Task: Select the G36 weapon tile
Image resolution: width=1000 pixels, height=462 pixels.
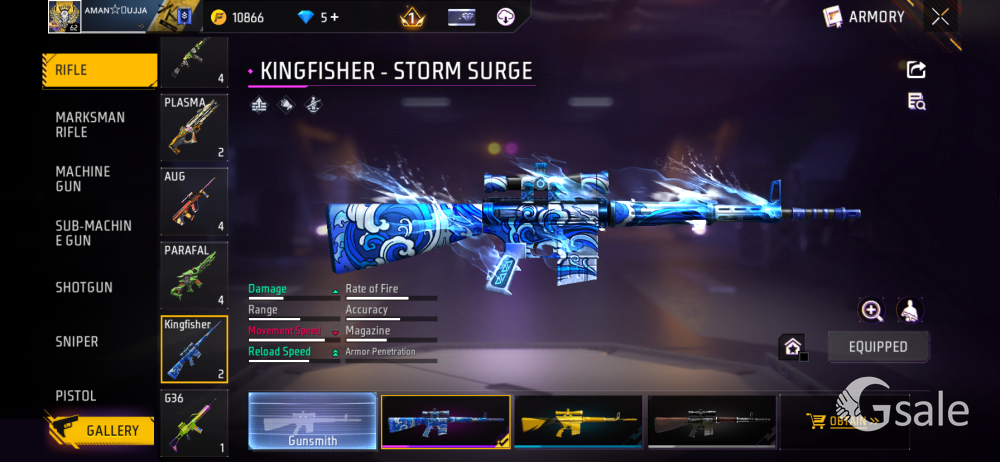Action: coord(194,423)
